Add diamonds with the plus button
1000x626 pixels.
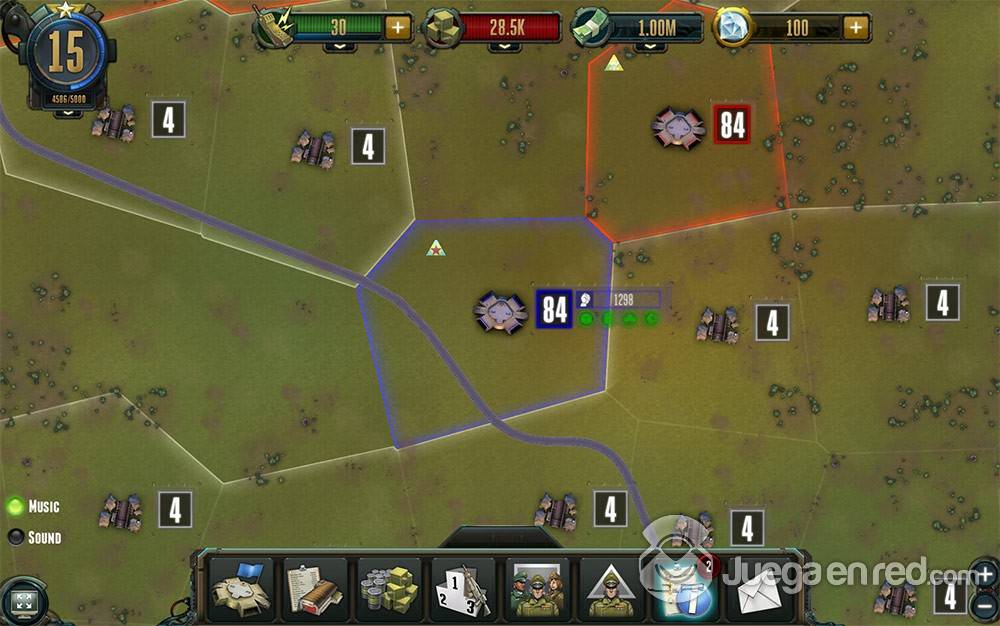pos(856,27)
